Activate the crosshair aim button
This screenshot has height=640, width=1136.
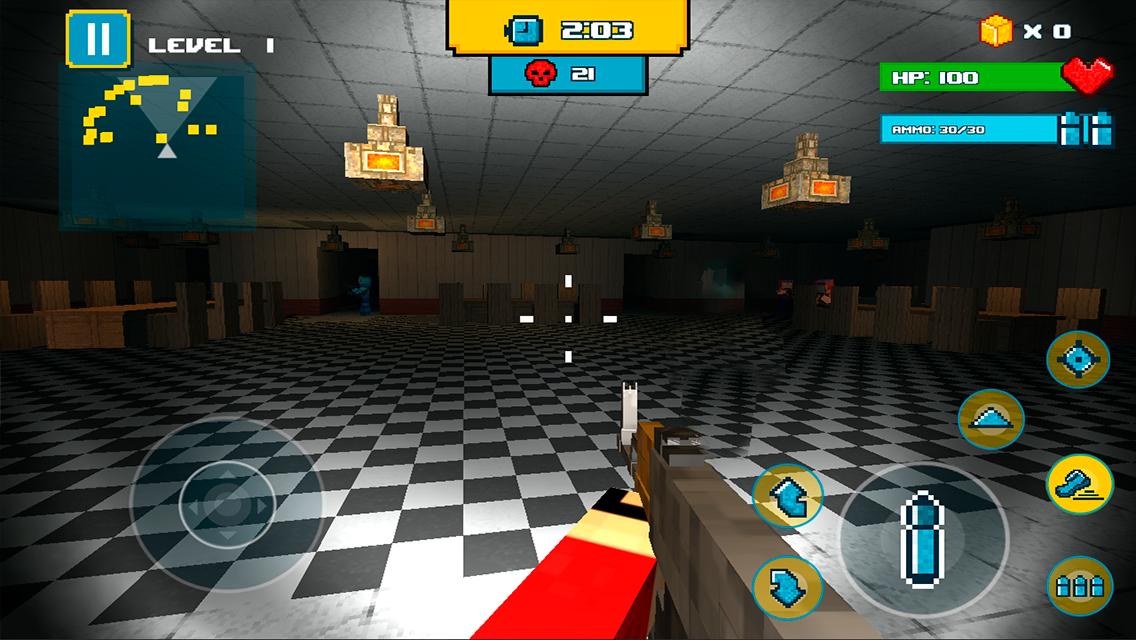click(x=1078, y=359)
